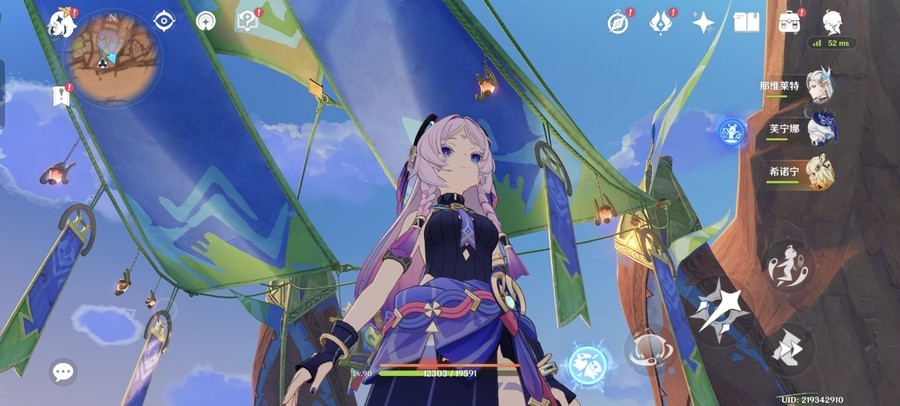Switch to party member 希诺宁

(x=820, y=172)
